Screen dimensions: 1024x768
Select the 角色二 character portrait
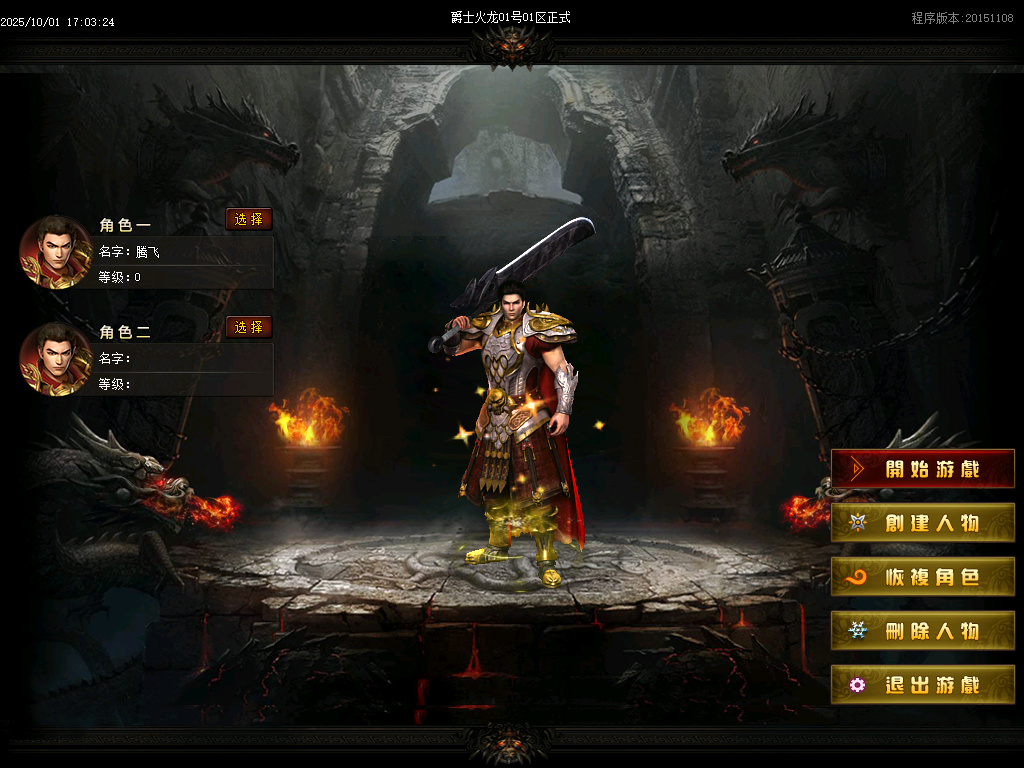56,359
